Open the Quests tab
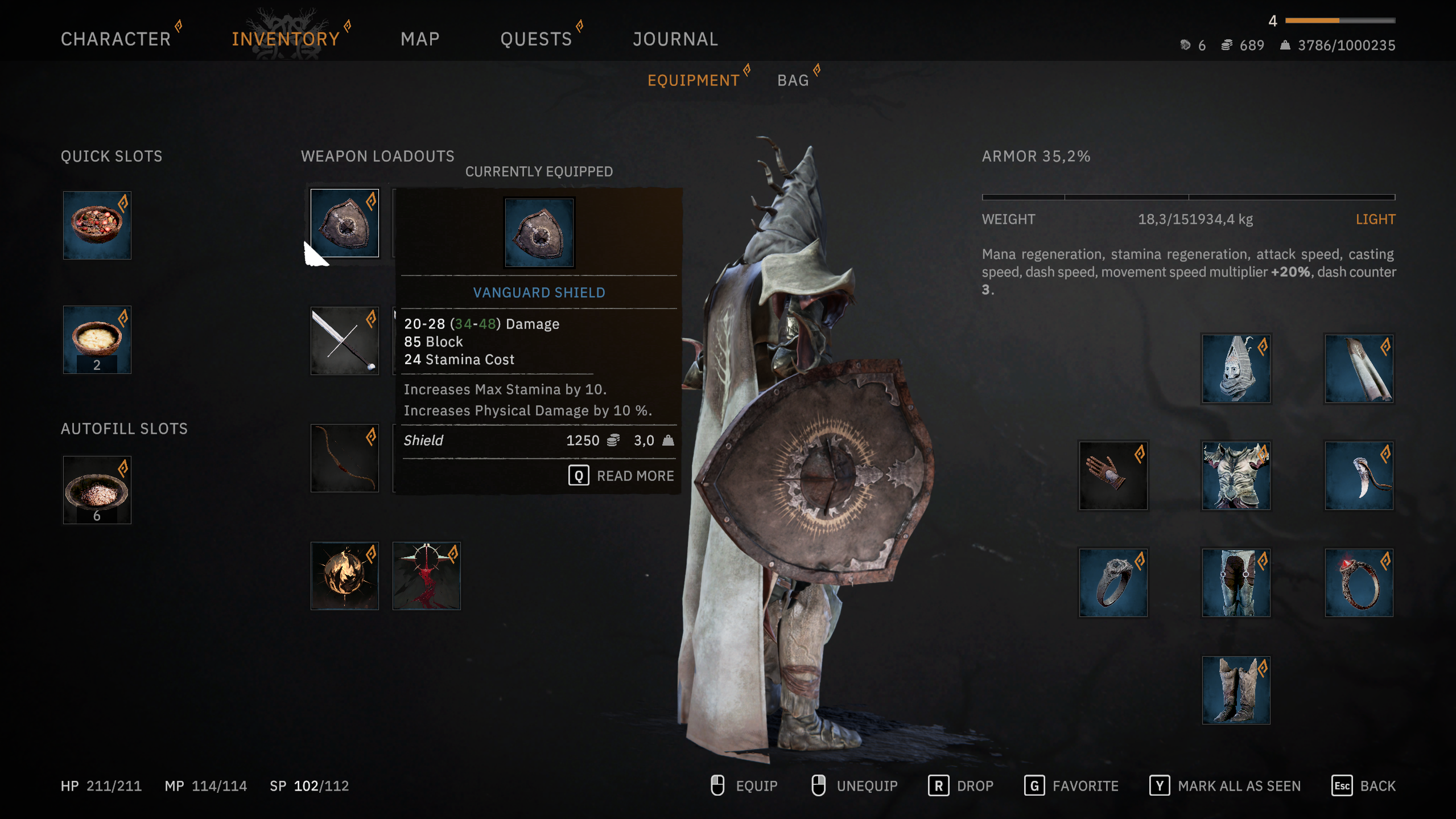The width and height of the screenshot is (1456, 819). click(536, 39)
